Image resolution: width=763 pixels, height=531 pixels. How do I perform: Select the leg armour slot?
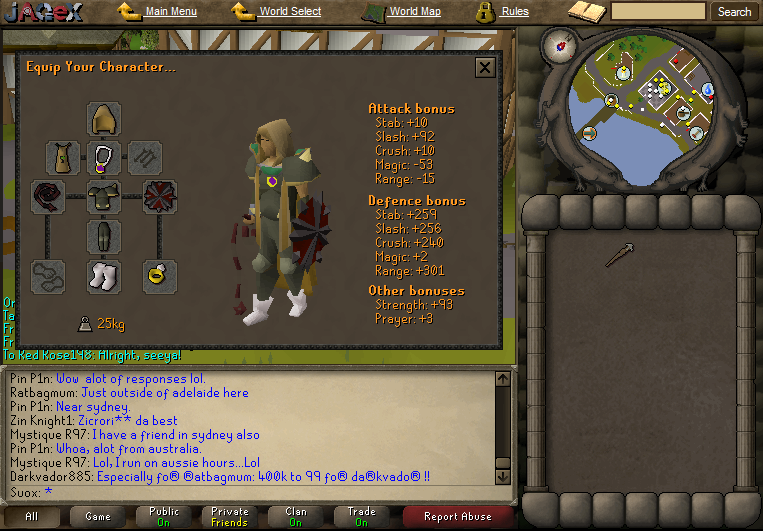point(103,237)
